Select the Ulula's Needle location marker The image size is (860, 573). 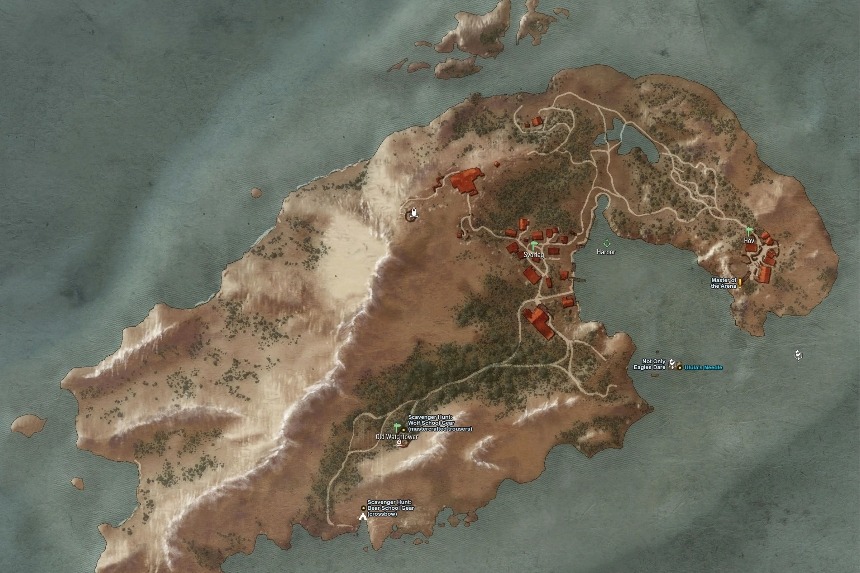click(x=680, y=367)
